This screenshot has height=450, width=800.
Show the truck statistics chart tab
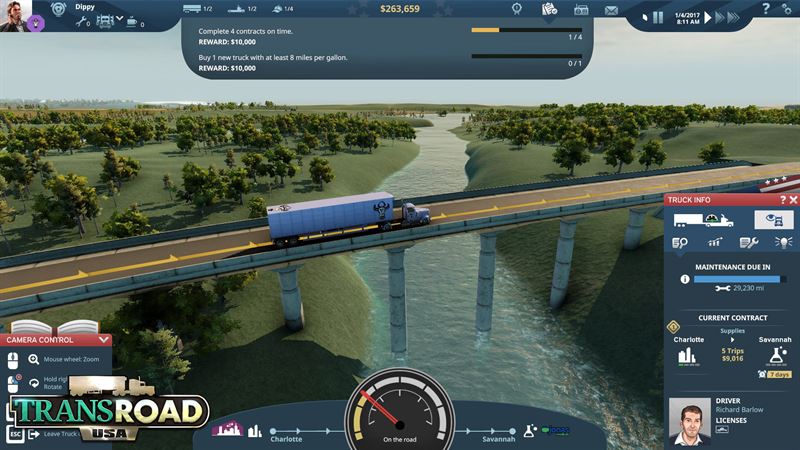coord(714,243)
